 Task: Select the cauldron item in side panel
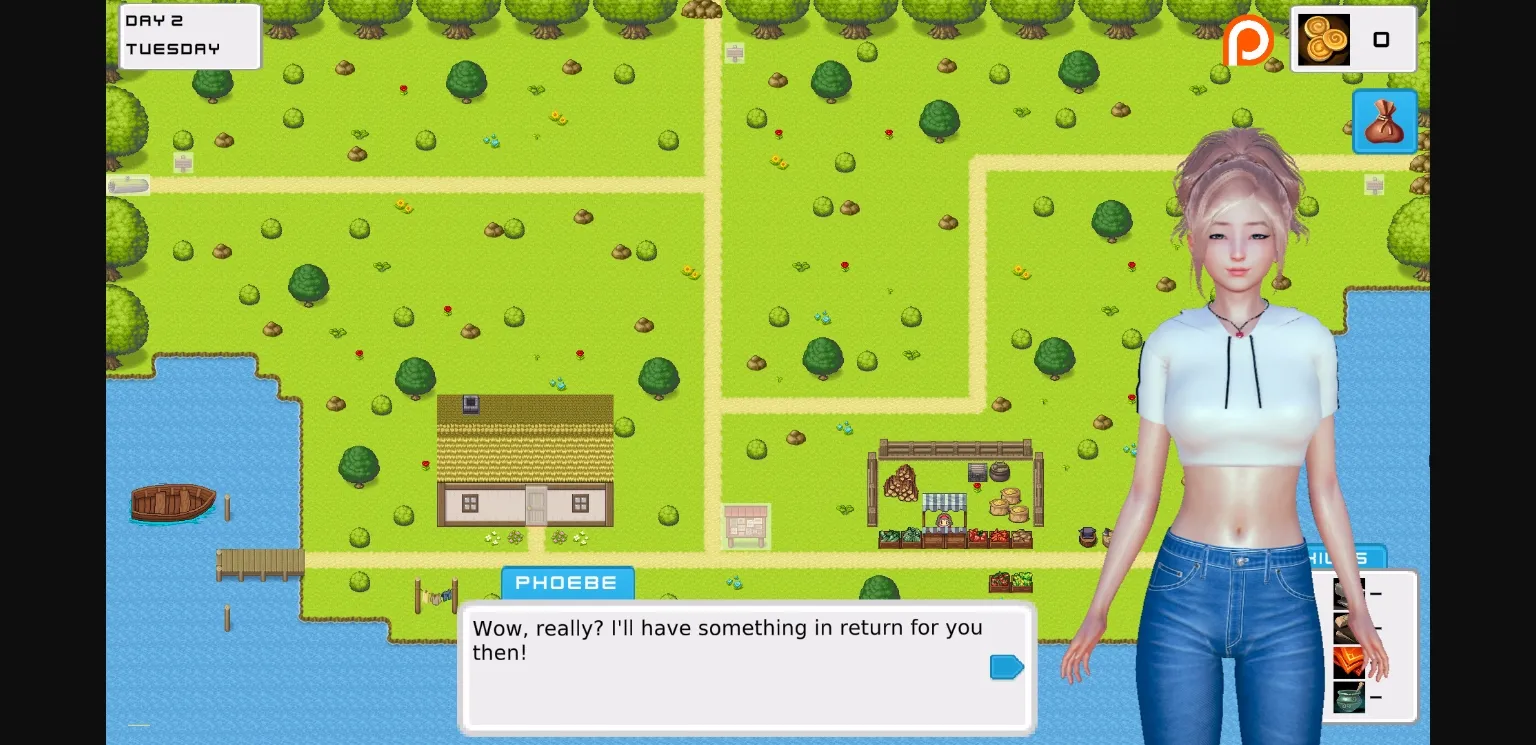[x=1349, y=696]
